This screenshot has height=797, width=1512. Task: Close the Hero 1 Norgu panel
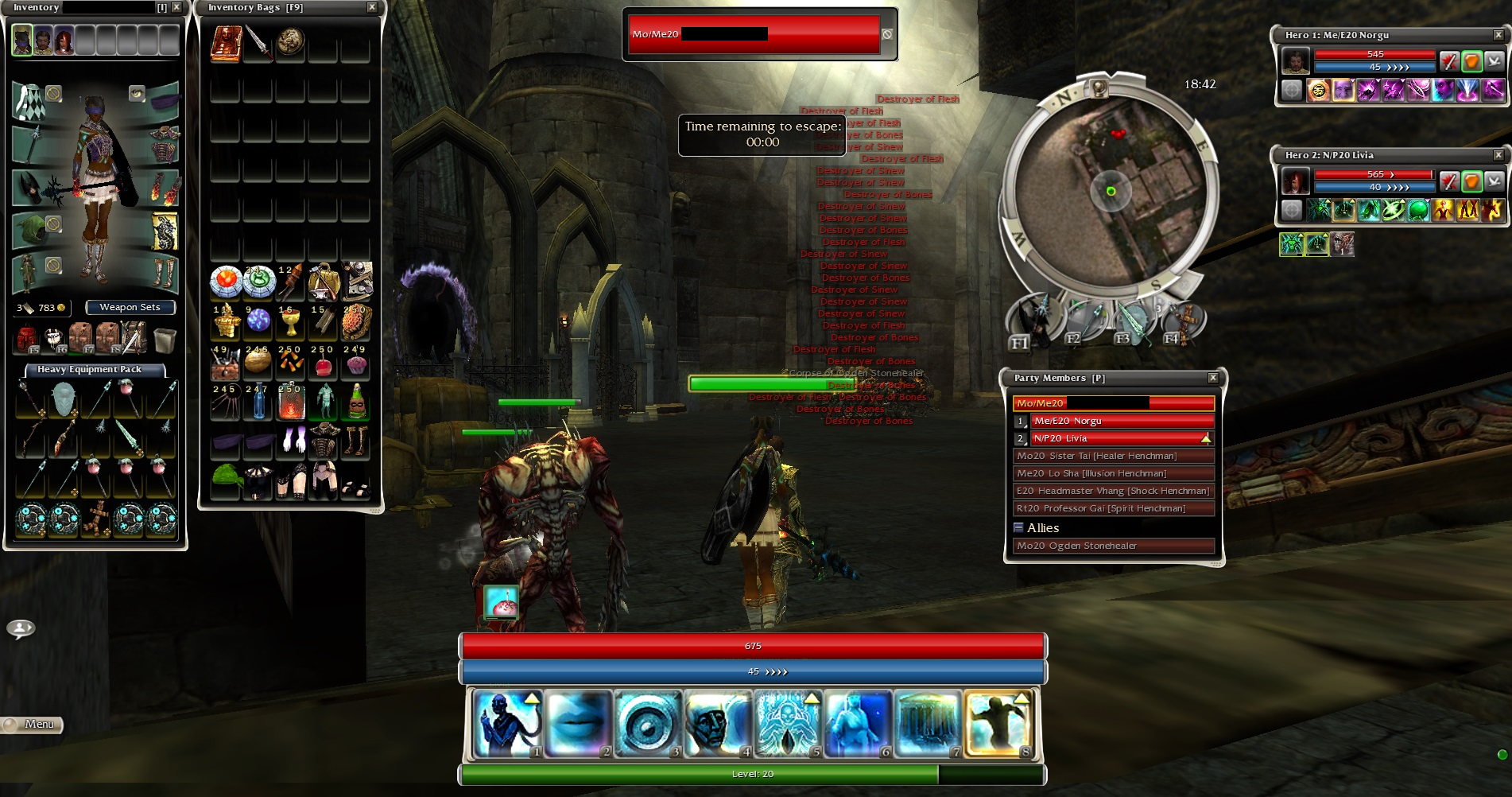click(x=1498, y=35)
